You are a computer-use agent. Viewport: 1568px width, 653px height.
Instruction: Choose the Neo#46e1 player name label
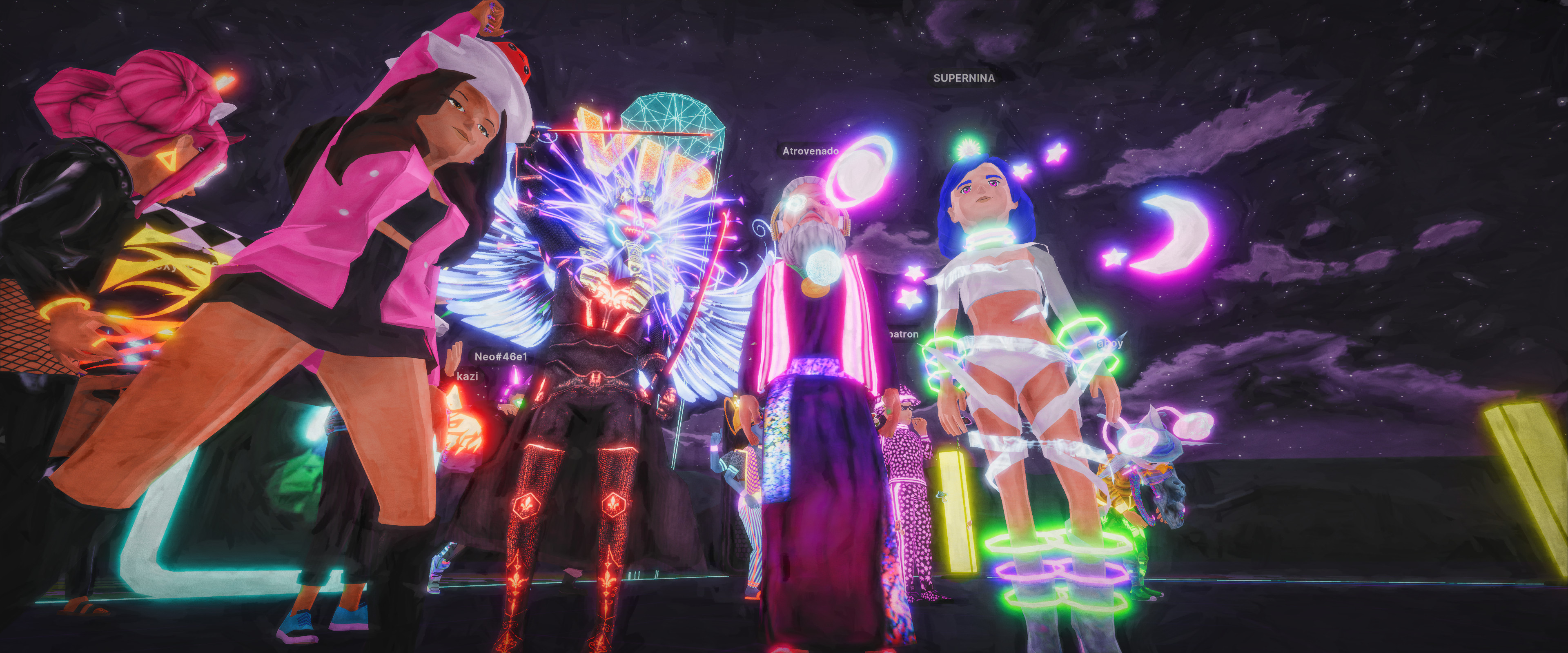(500, 357)
